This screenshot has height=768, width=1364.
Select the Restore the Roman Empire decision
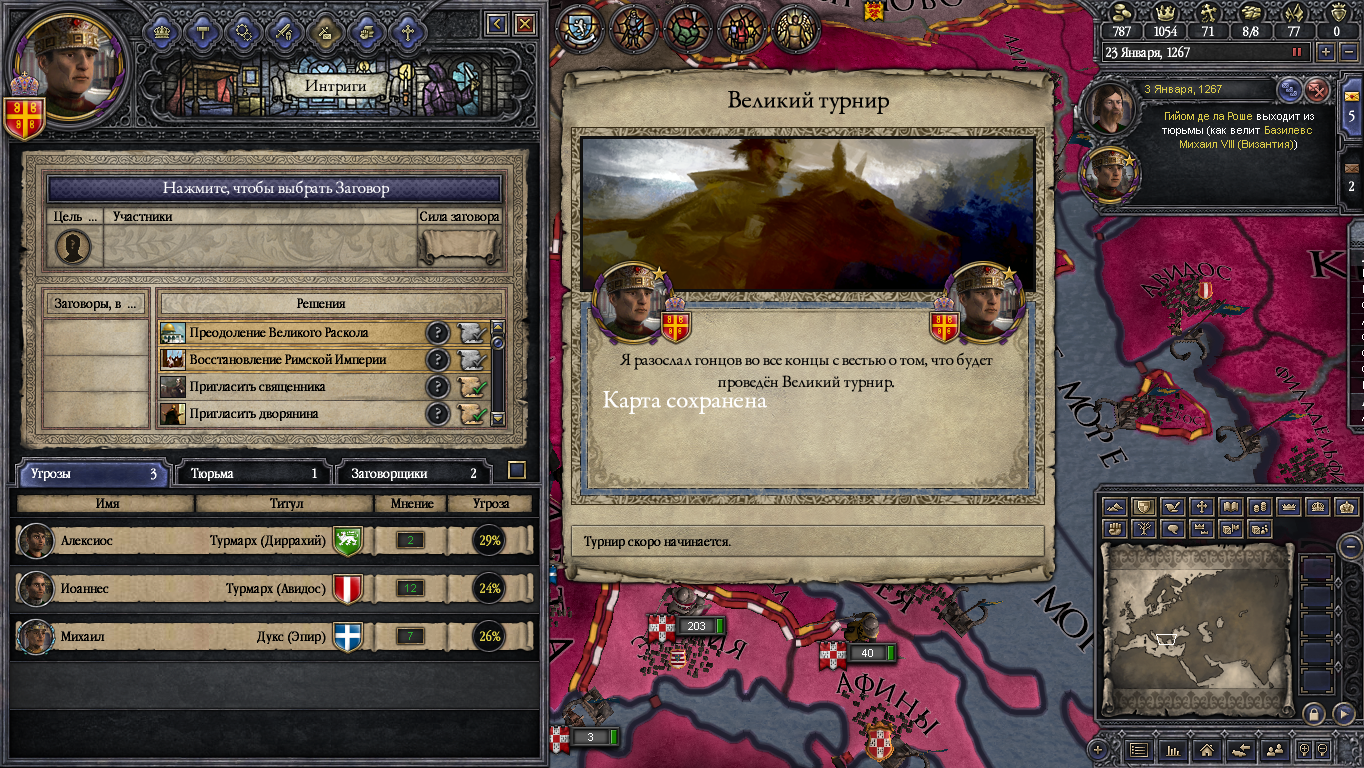click(x=290, y=360)
